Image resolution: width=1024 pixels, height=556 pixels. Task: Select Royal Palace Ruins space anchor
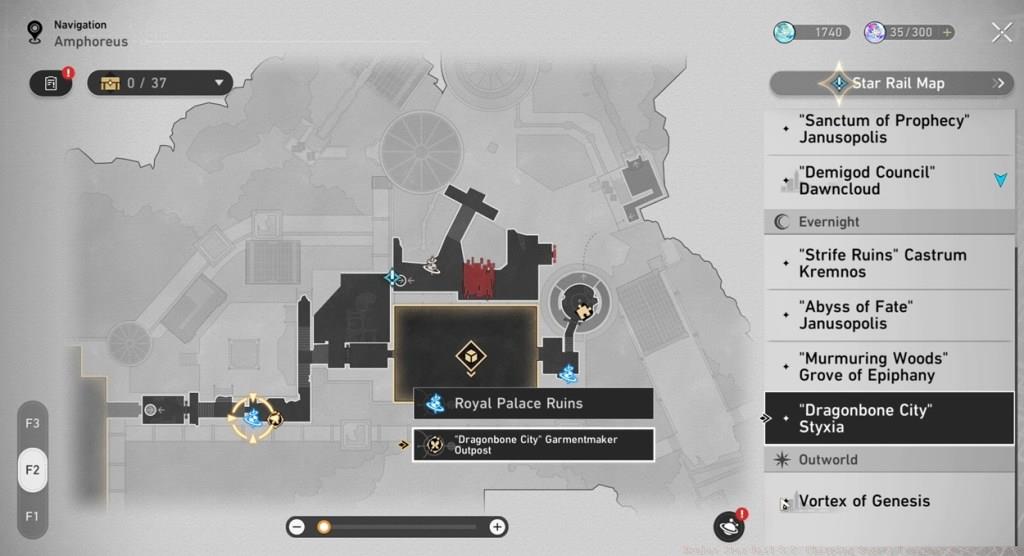click(533, 404)
